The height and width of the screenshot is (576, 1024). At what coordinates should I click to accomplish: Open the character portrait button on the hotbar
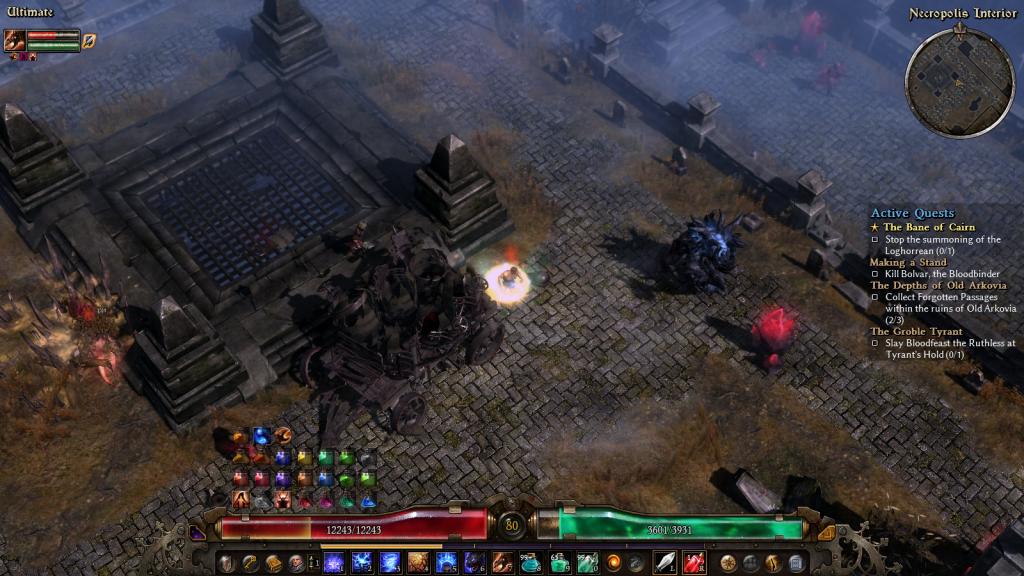(x=297, y=562)
